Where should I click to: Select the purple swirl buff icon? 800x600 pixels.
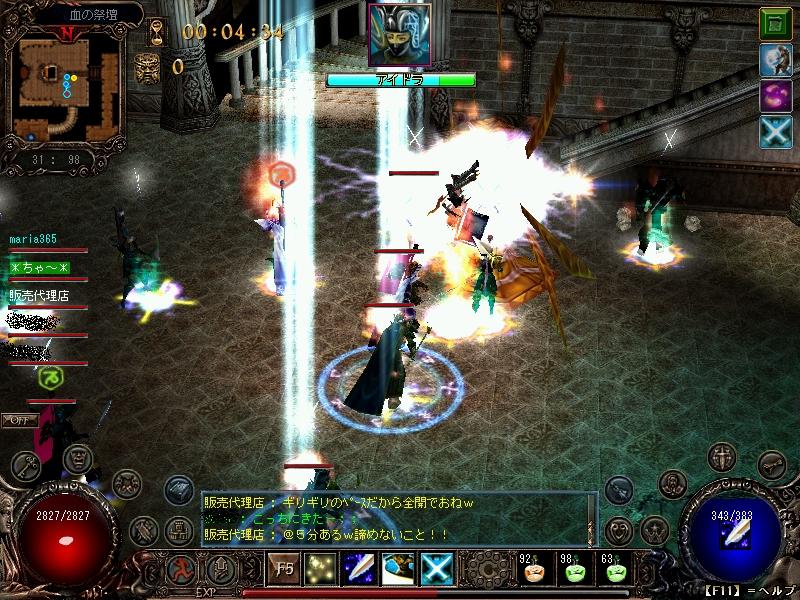pos(775,97)
